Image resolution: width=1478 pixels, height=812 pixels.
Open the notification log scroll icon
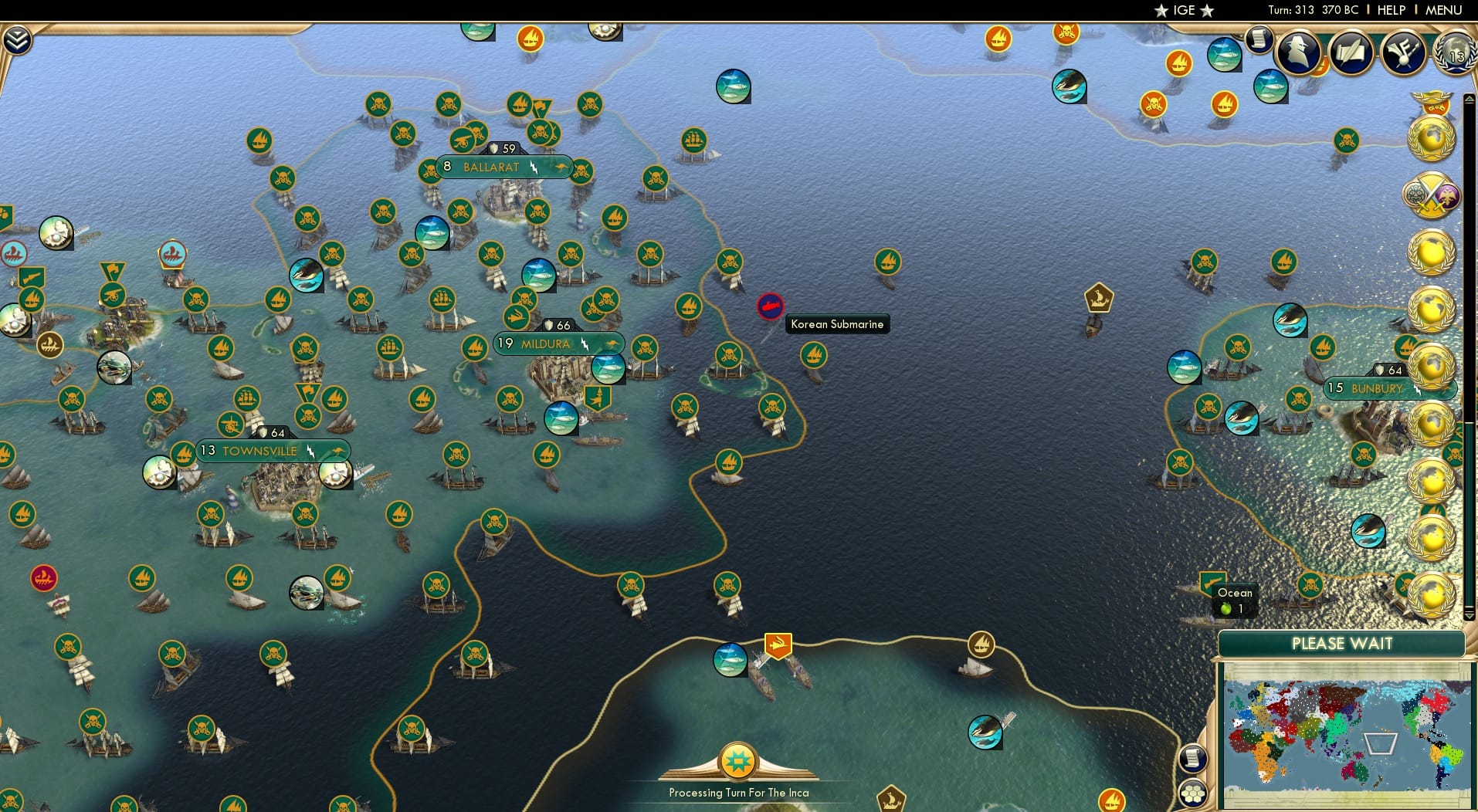tap(1260, 39)
